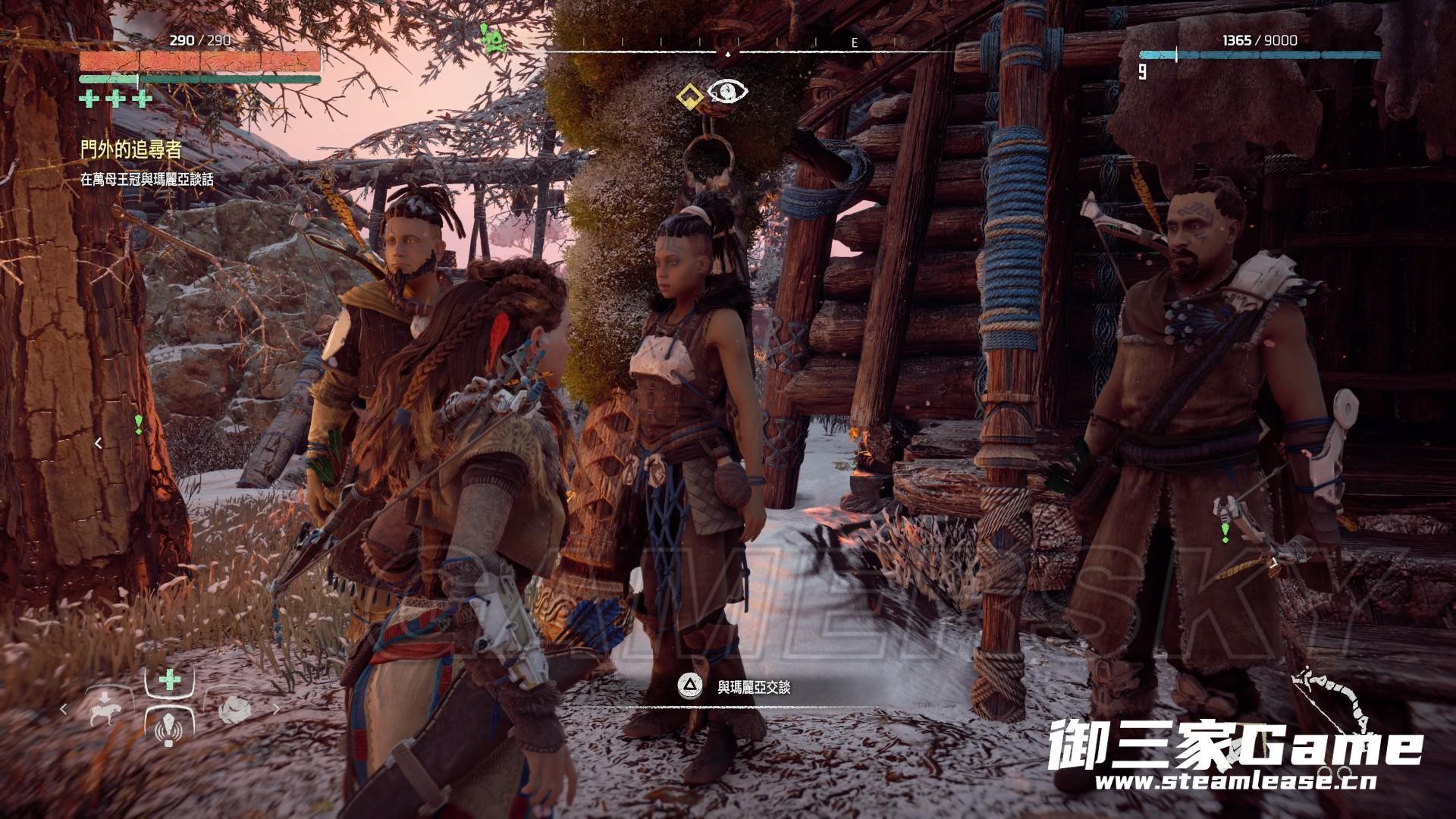Click the yellow diamond quest marker
The width and height of the screenshot is (1456, 819).
[x=689, y=95]
